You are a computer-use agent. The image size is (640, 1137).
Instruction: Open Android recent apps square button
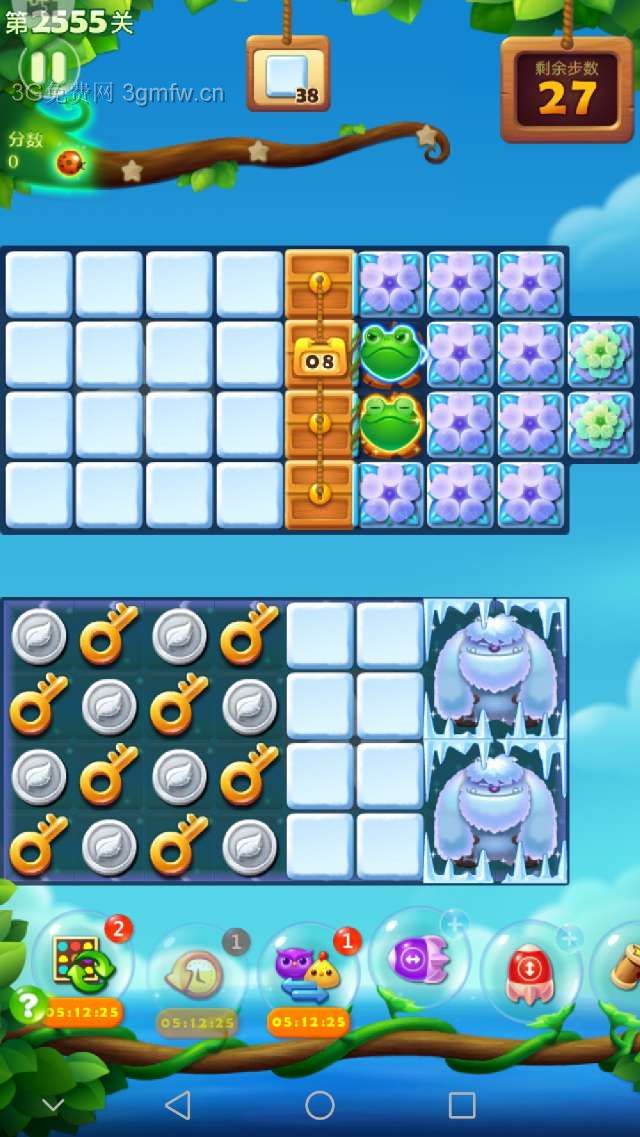point(462,1104)
